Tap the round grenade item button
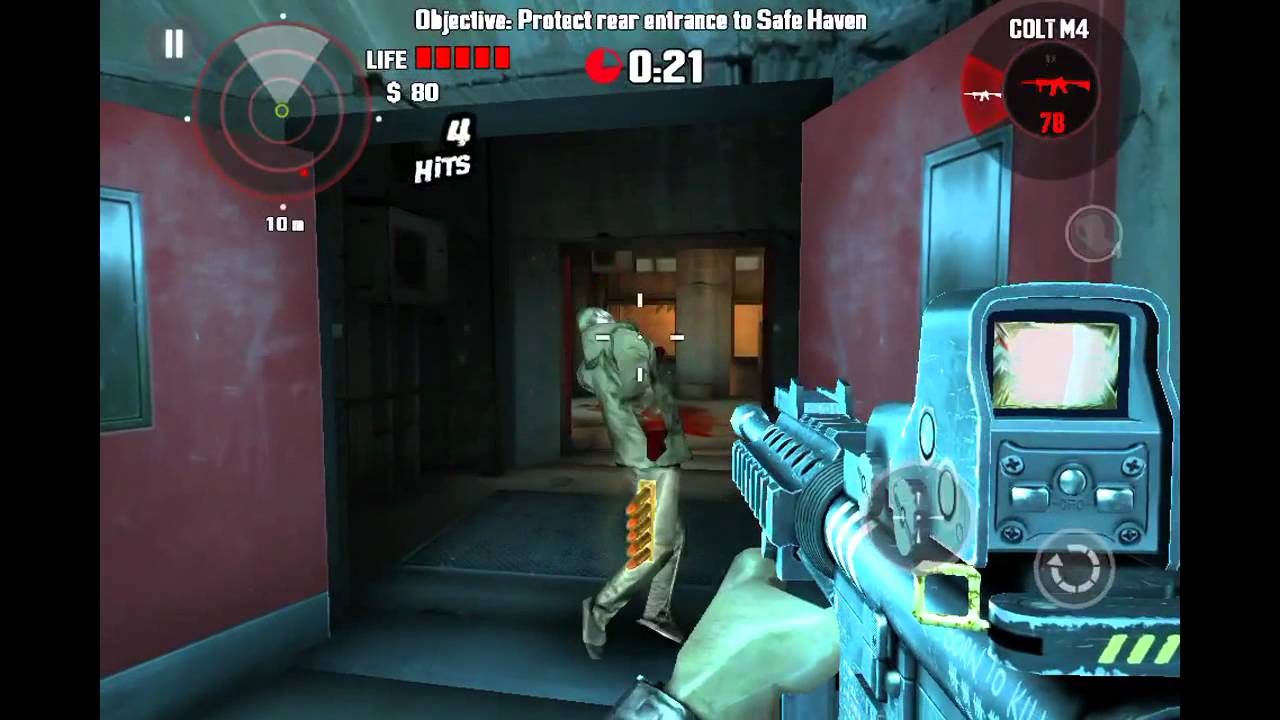 pos(1093,233)
